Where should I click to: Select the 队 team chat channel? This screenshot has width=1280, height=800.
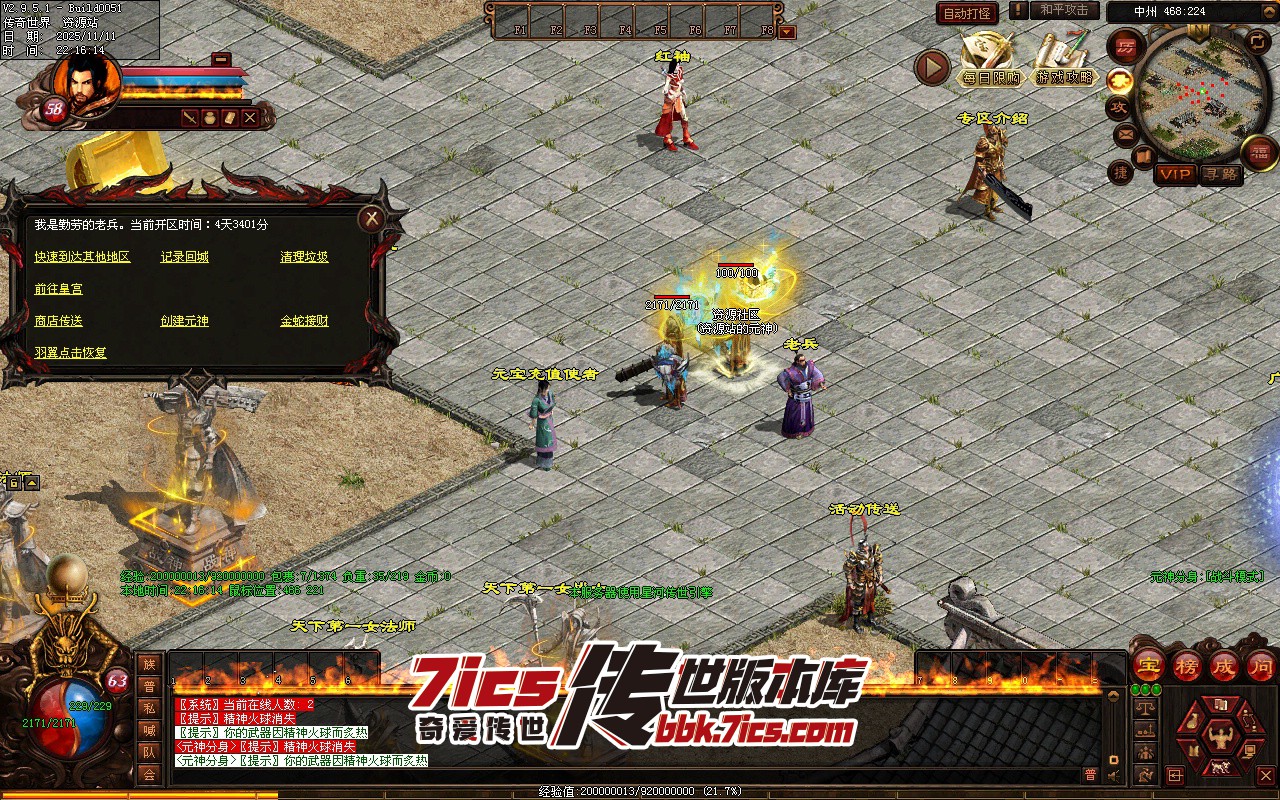pos(149,752)
